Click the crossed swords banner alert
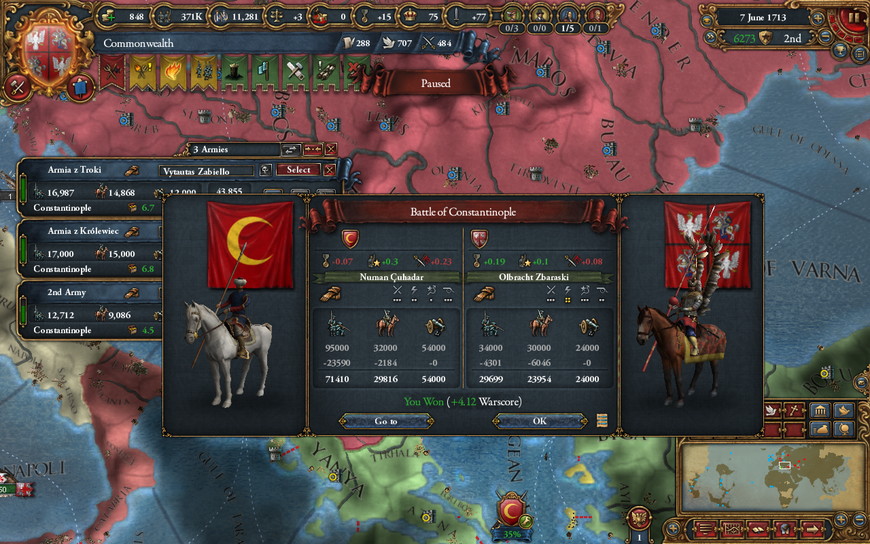Image resolution: width=870 pixels, height=544 pixels. pos(113,72)
